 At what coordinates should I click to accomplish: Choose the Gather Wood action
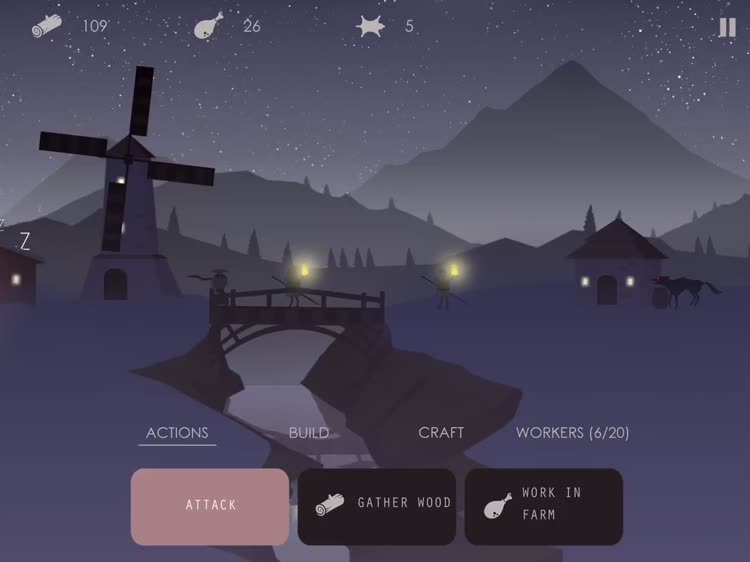(377, 506)
